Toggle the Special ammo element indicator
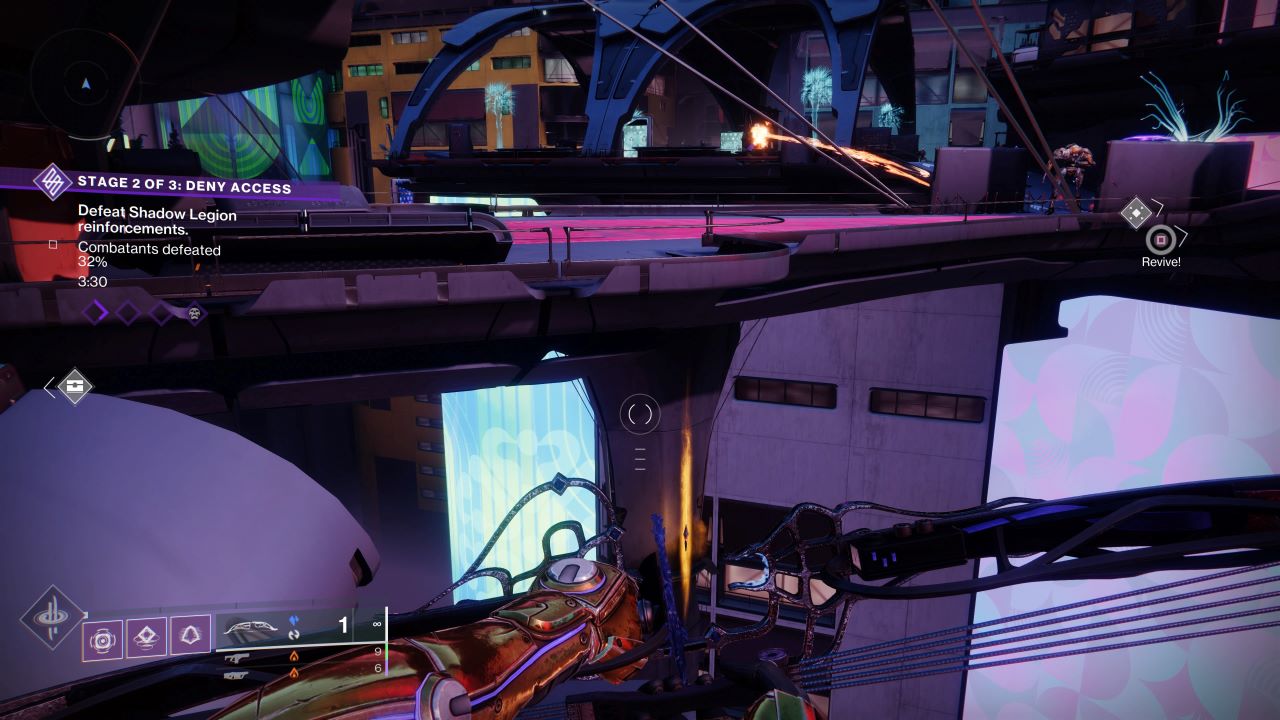Viewport: 1280px width, 720px height. [x=294, y=657]
